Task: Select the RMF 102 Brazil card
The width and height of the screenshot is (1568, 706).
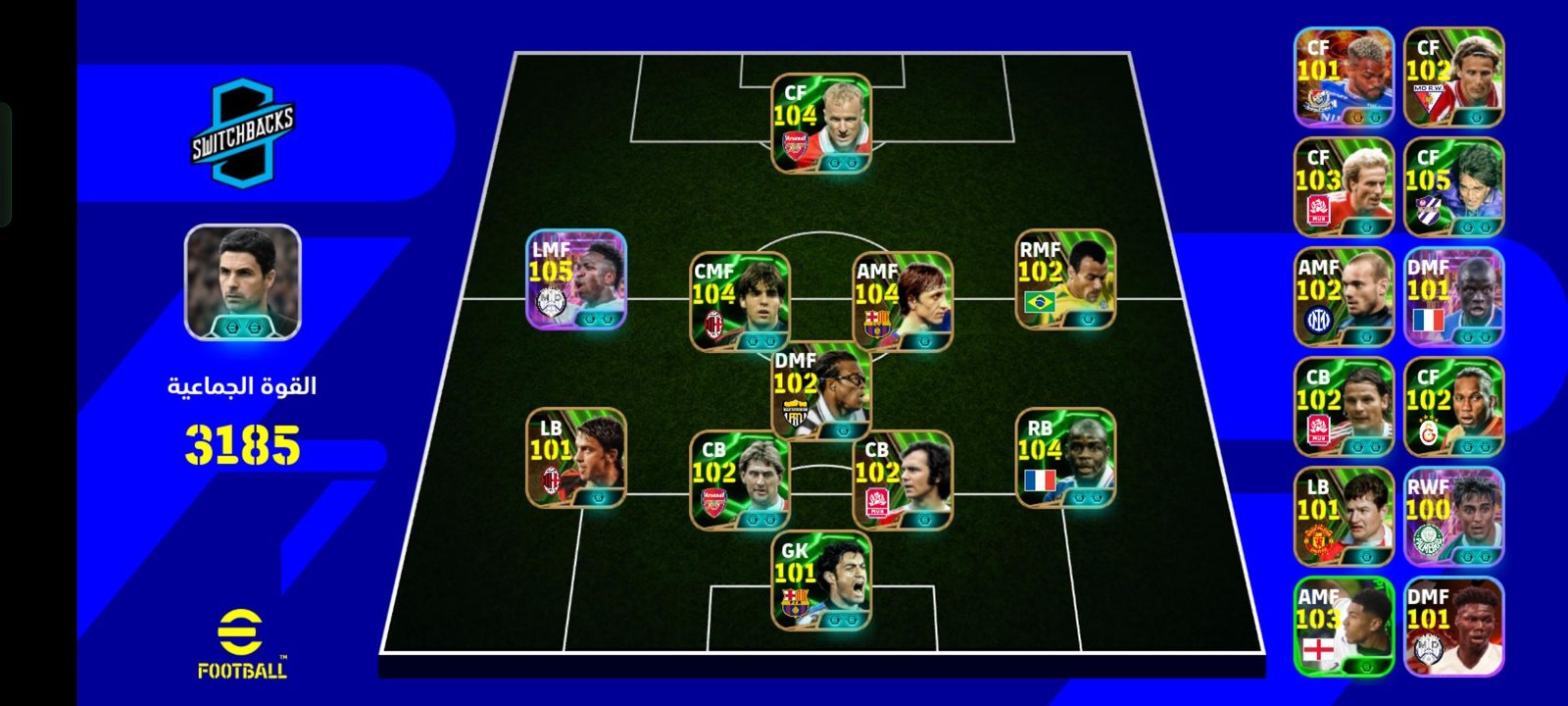Action: tap(1065, 278)
